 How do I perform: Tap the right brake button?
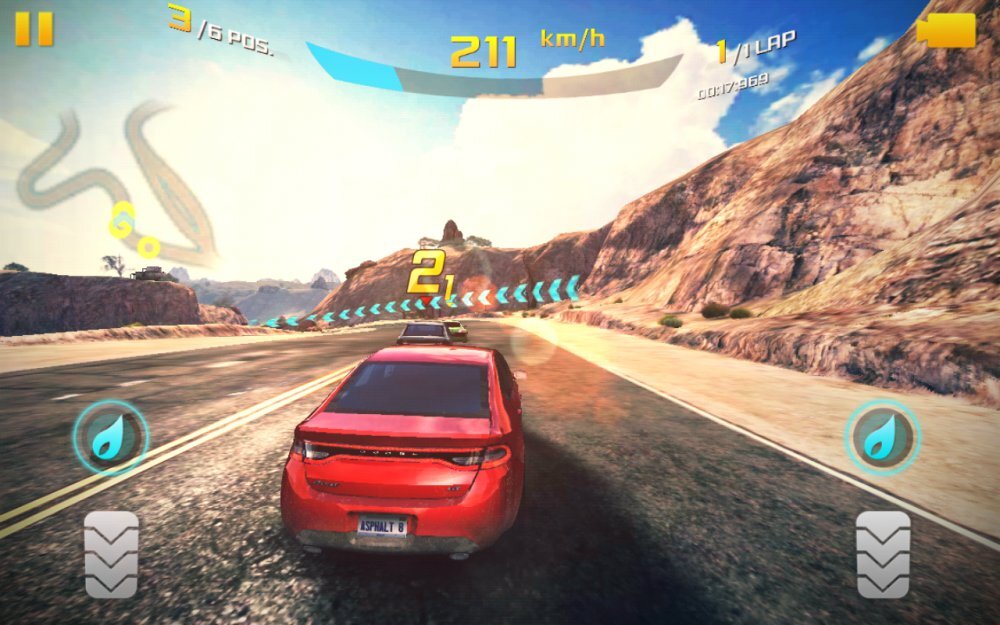pos(883,554)
